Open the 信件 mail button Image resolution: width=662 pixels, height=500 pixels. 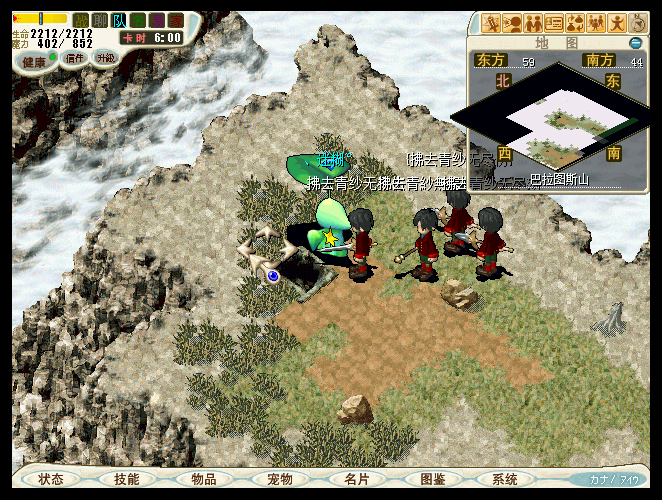[75, 59]
